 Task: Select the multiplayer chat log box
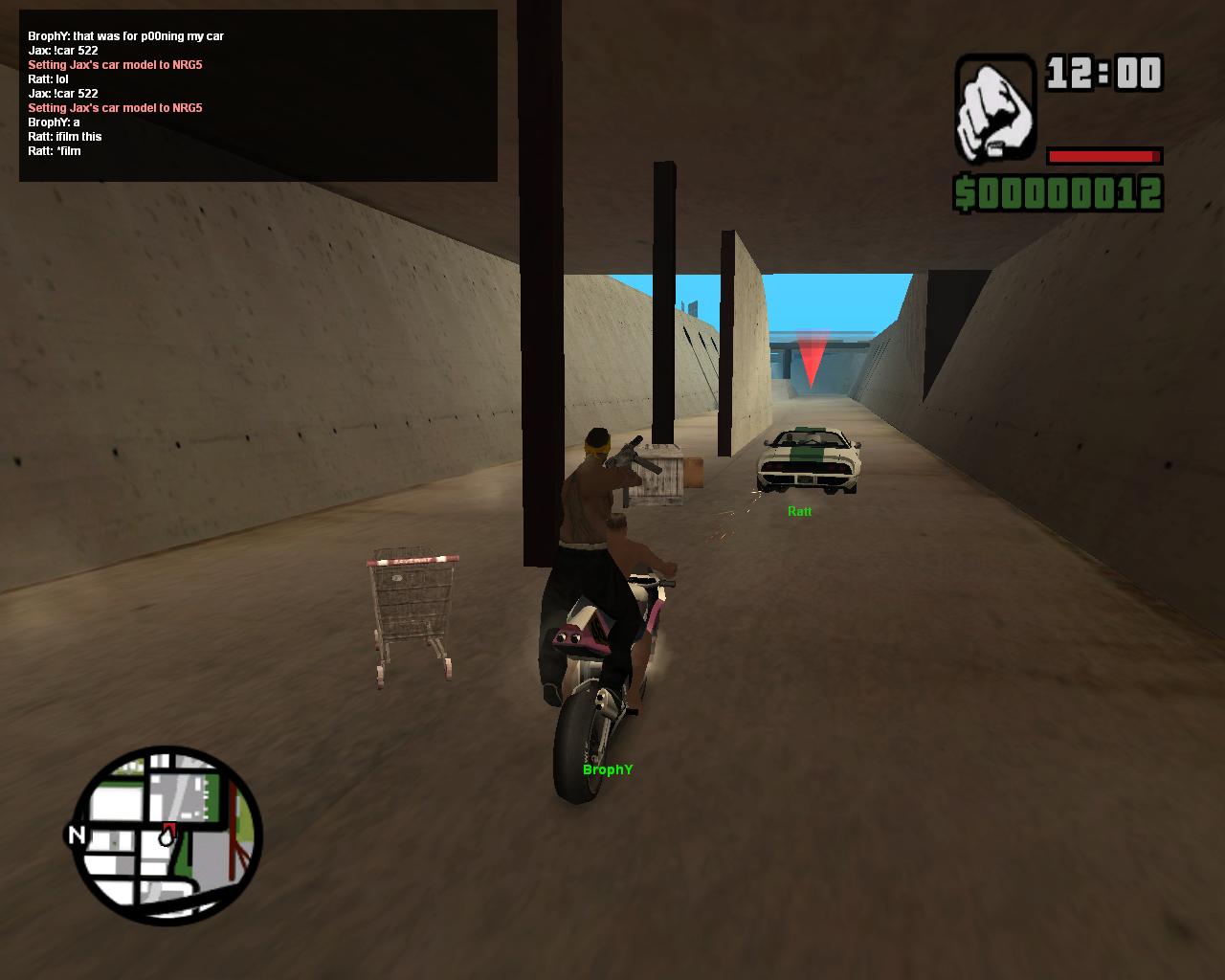click(x=257, y=95)
